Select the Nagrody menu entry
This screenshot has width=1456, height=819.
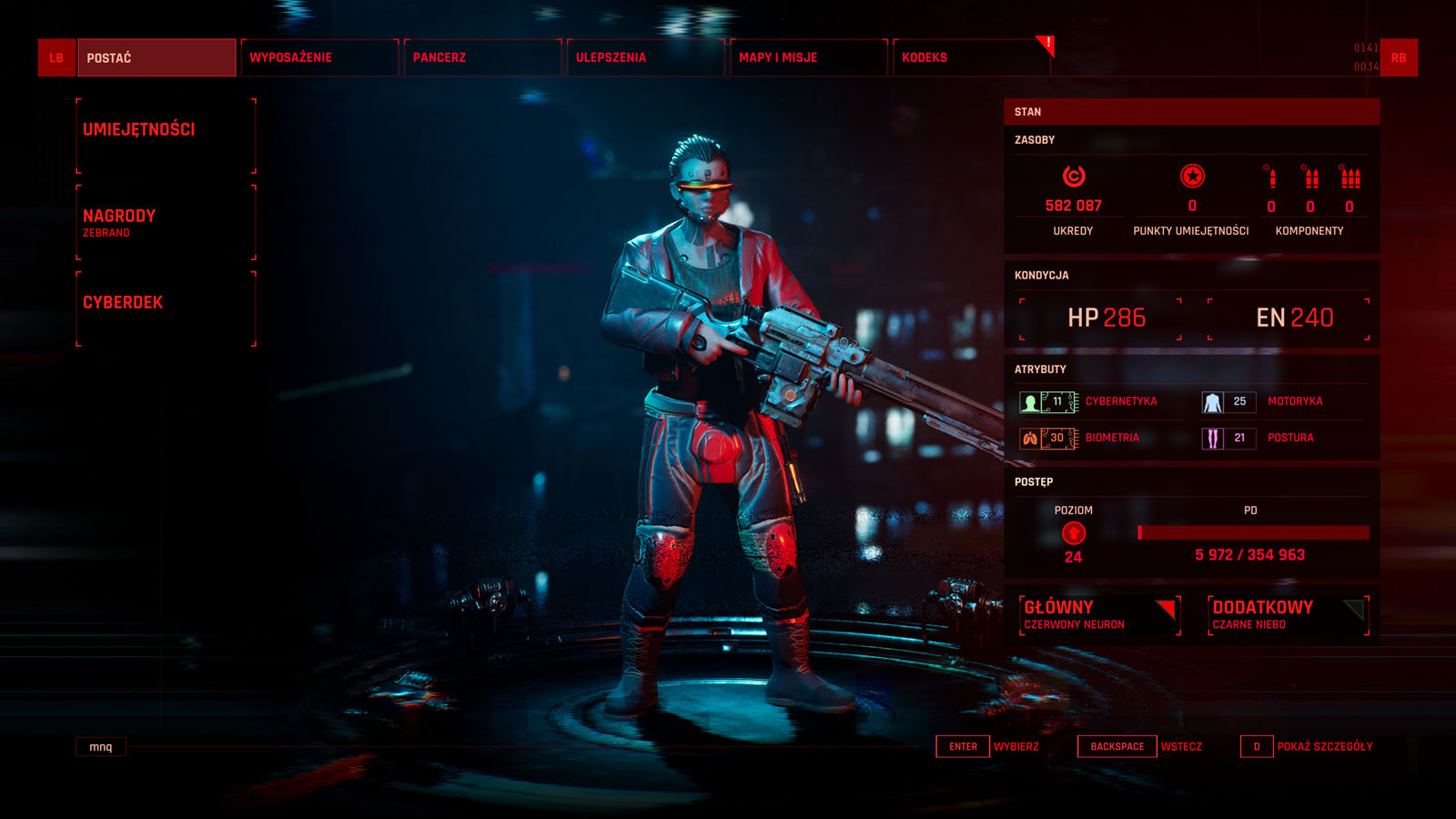(x=166, y=222)
